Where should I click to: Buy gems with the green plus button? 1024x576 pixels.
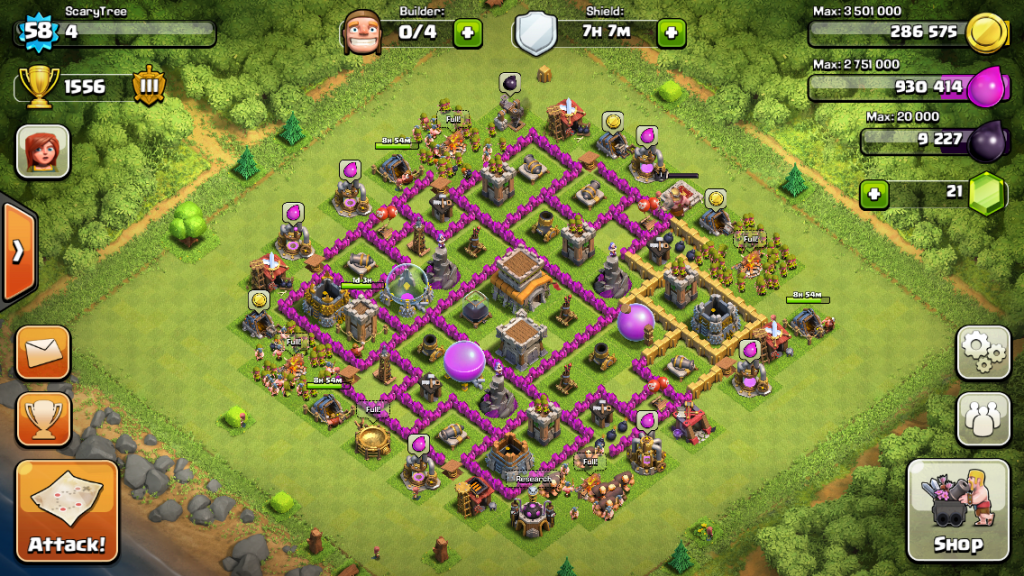point(875,193)
